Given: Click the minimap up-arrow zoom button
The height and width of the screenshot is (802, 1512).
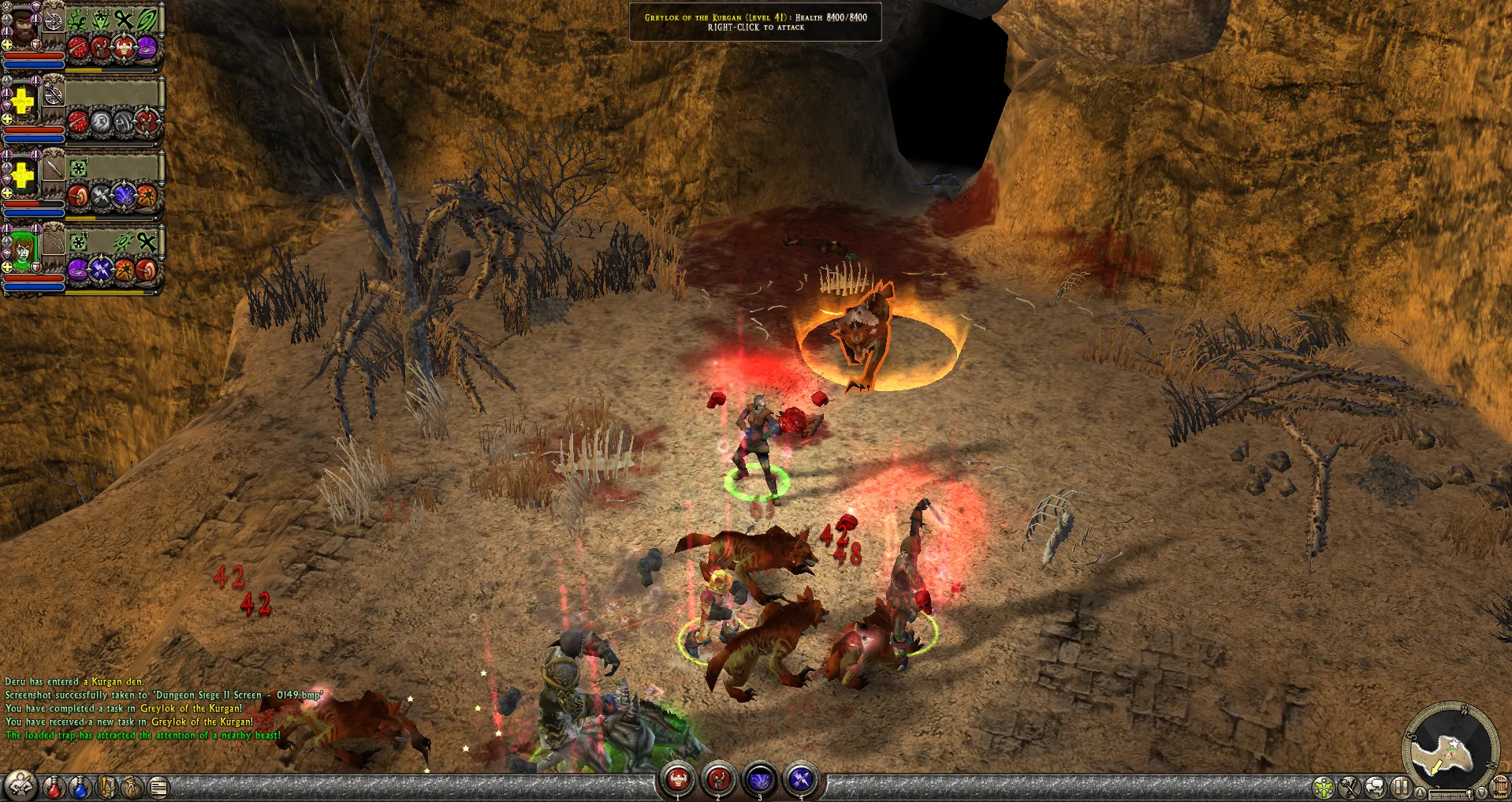Looking at the screenshot, I should 1418,792.
